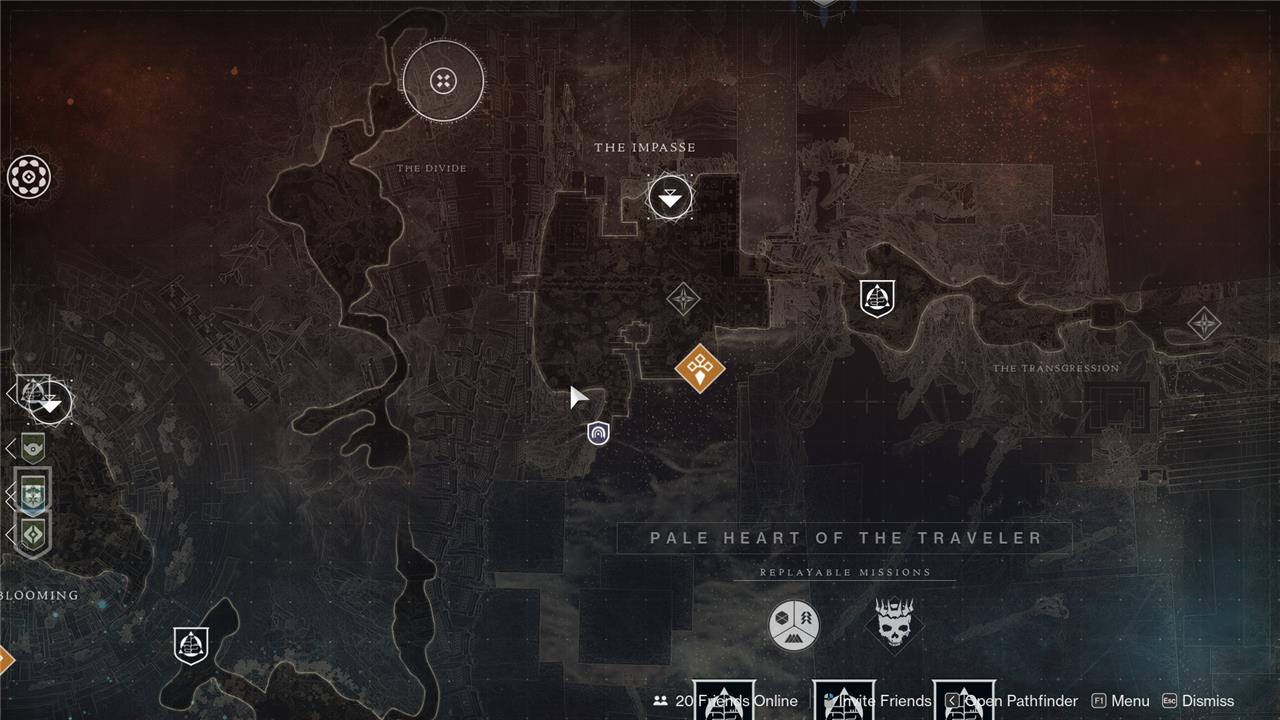Viewport: 1280px width, 720px height.
Task: Open the orange diamond quest marker
Action: point(700,368)
